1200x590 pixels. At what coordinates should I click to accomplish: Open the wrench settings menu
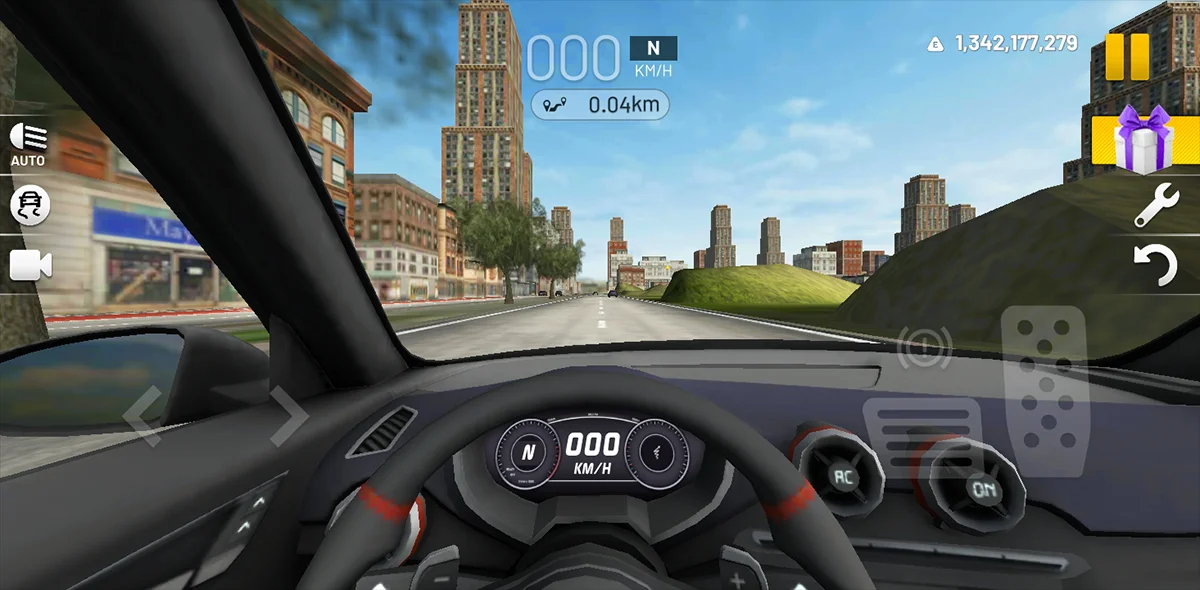pyautogui.click(x=1156, y=205)
